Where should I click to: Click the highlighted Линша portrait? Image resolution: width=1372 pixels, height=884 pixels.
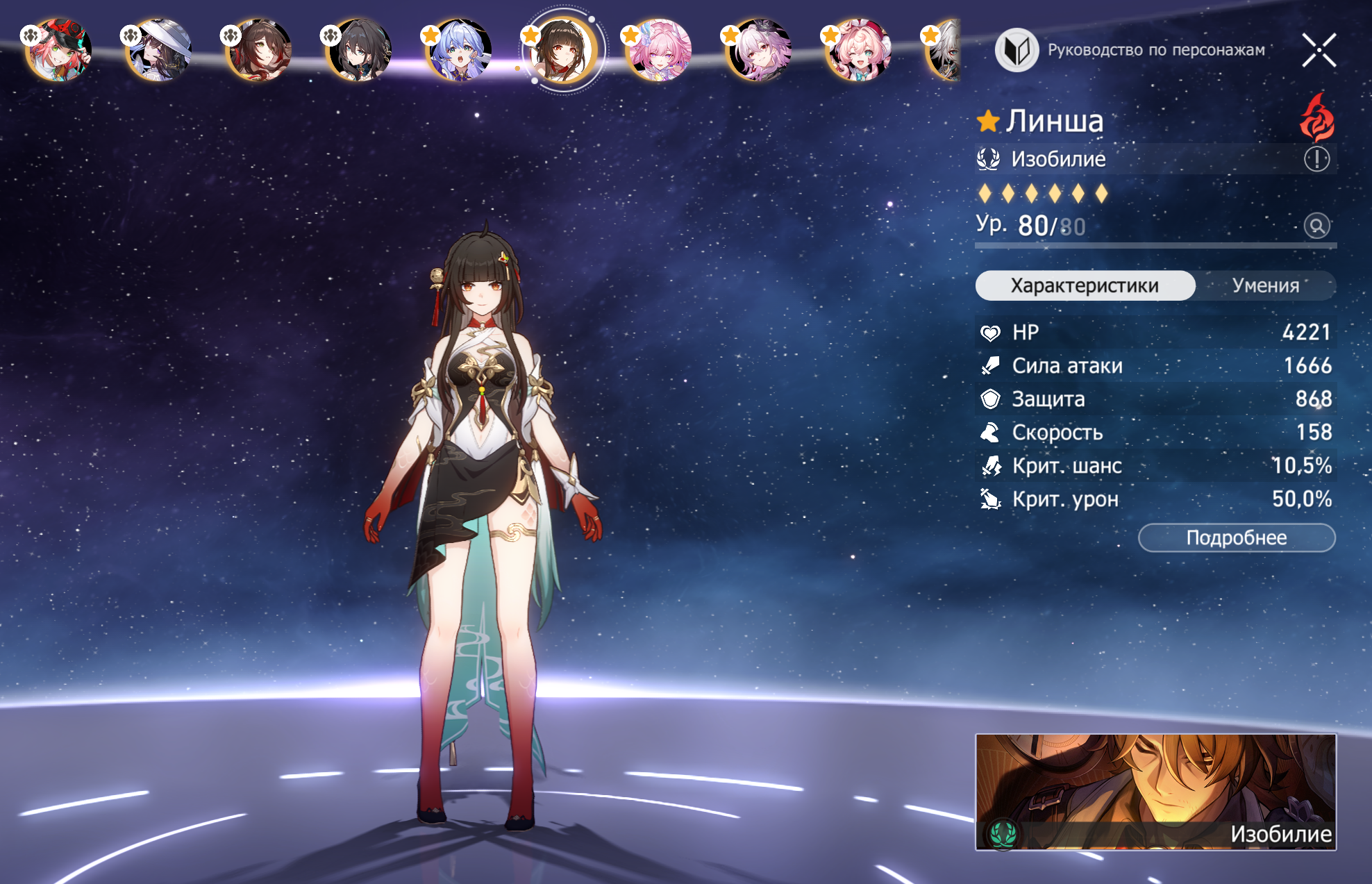click(560, 50)
